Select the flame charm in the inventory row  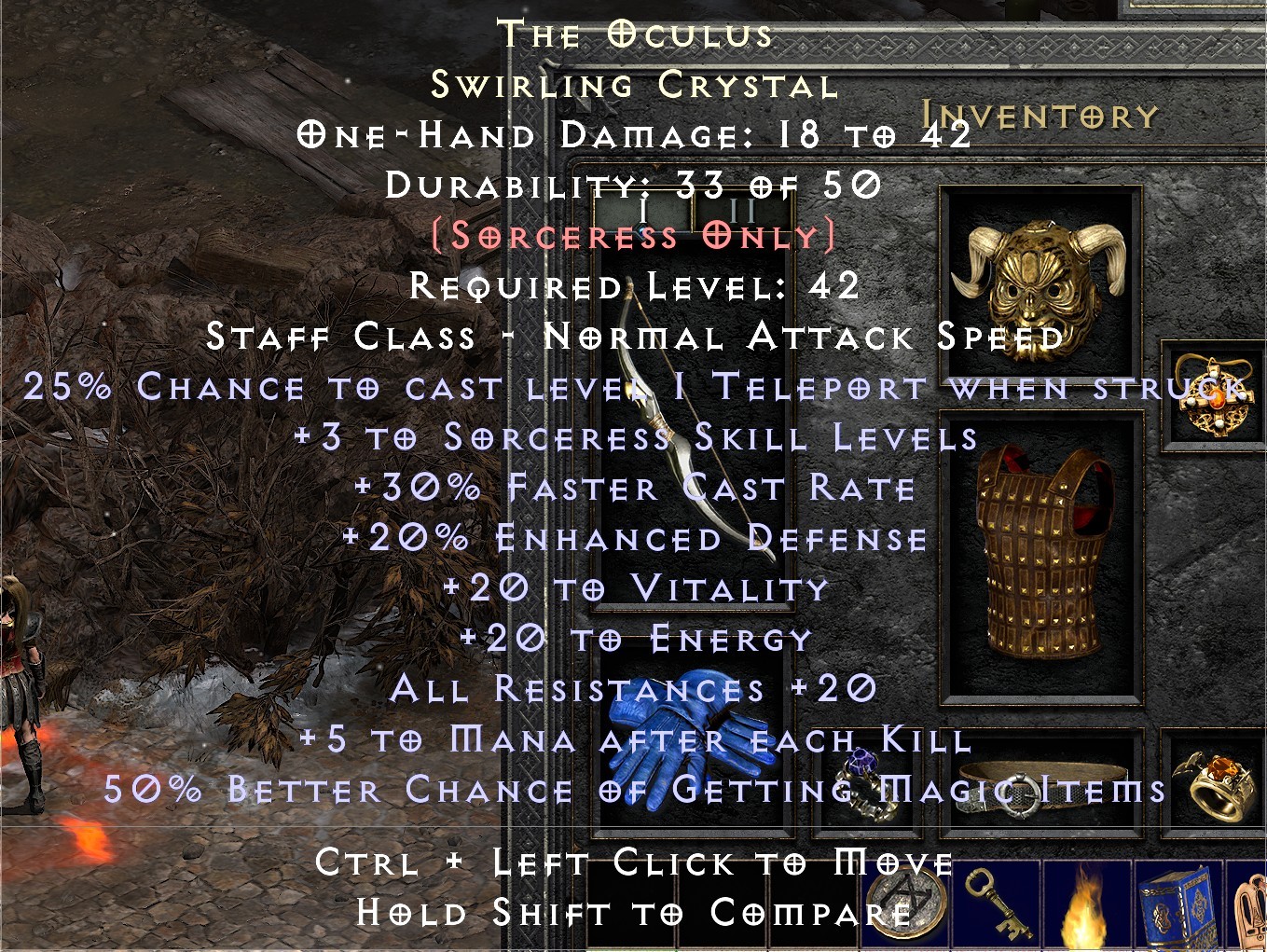[1086, 909]
